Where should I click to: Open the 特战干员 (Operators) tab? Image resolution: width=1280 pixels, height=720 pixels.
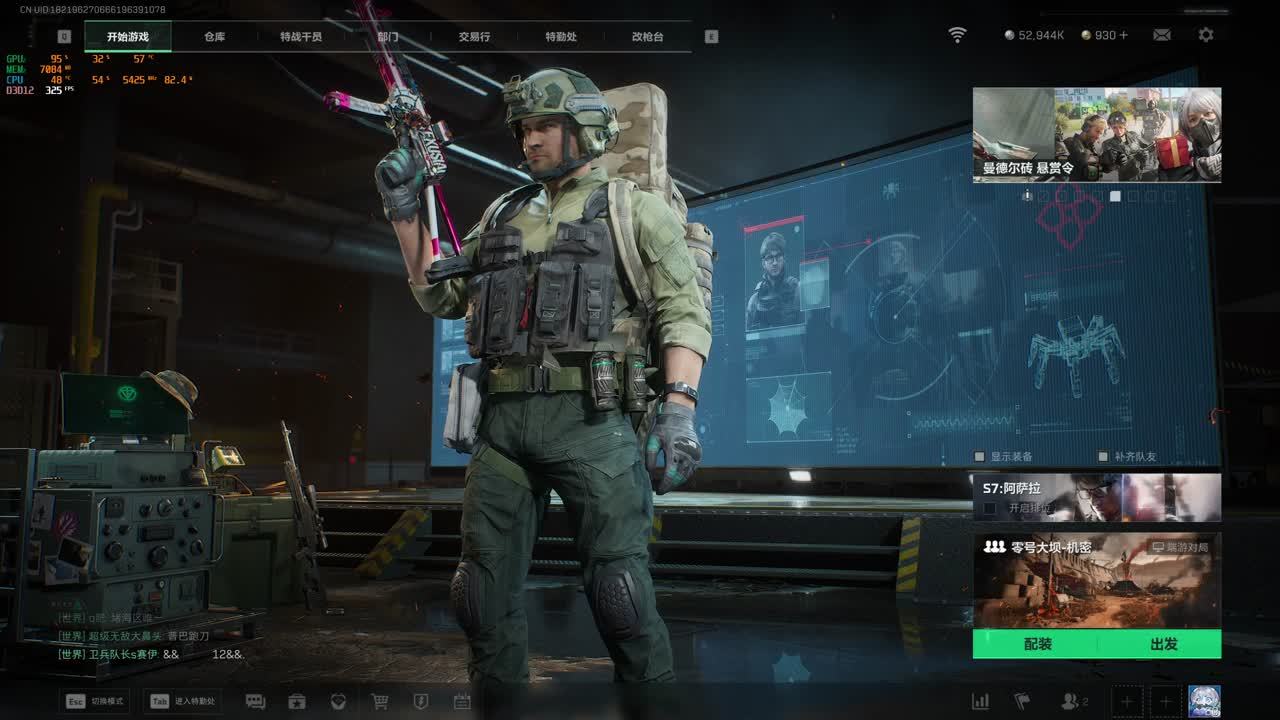[x=301, y=37]
